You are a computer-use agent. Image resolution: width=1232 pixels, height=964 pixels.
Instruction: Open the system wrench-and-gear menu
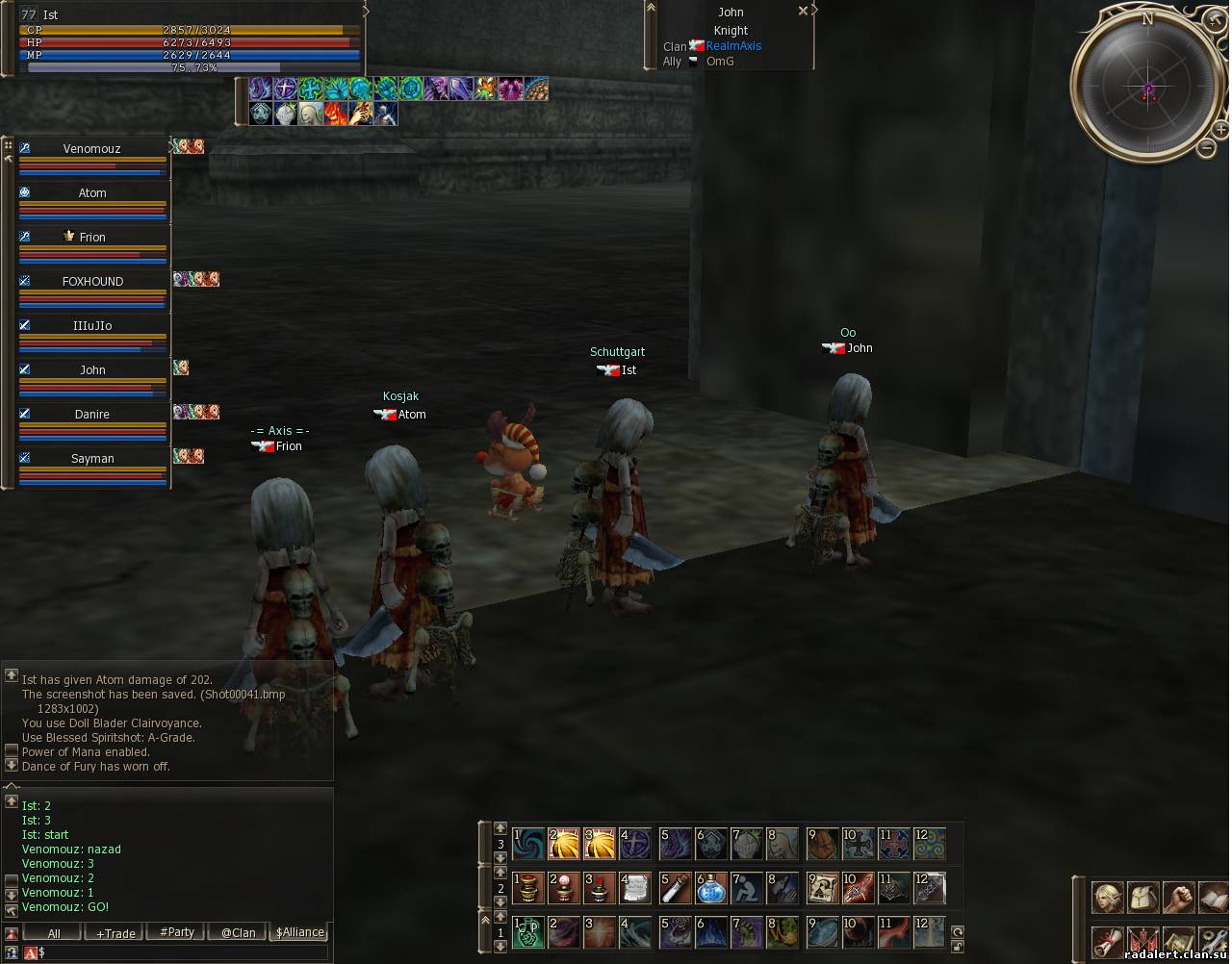[1213, 942]
